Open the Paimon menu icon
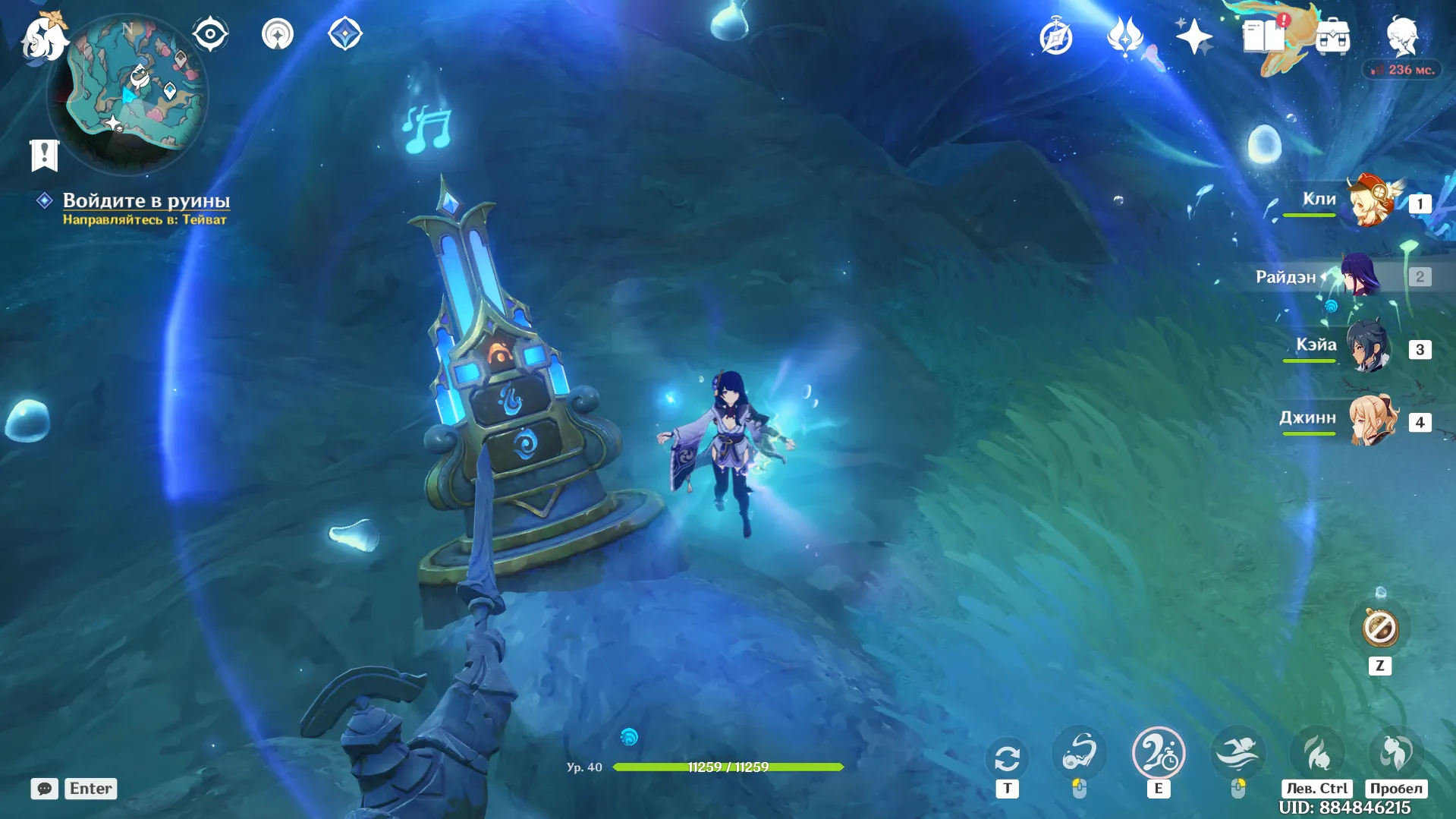Image resolution: width=1456 pixels, height=819 pixels. click(43, 36)
